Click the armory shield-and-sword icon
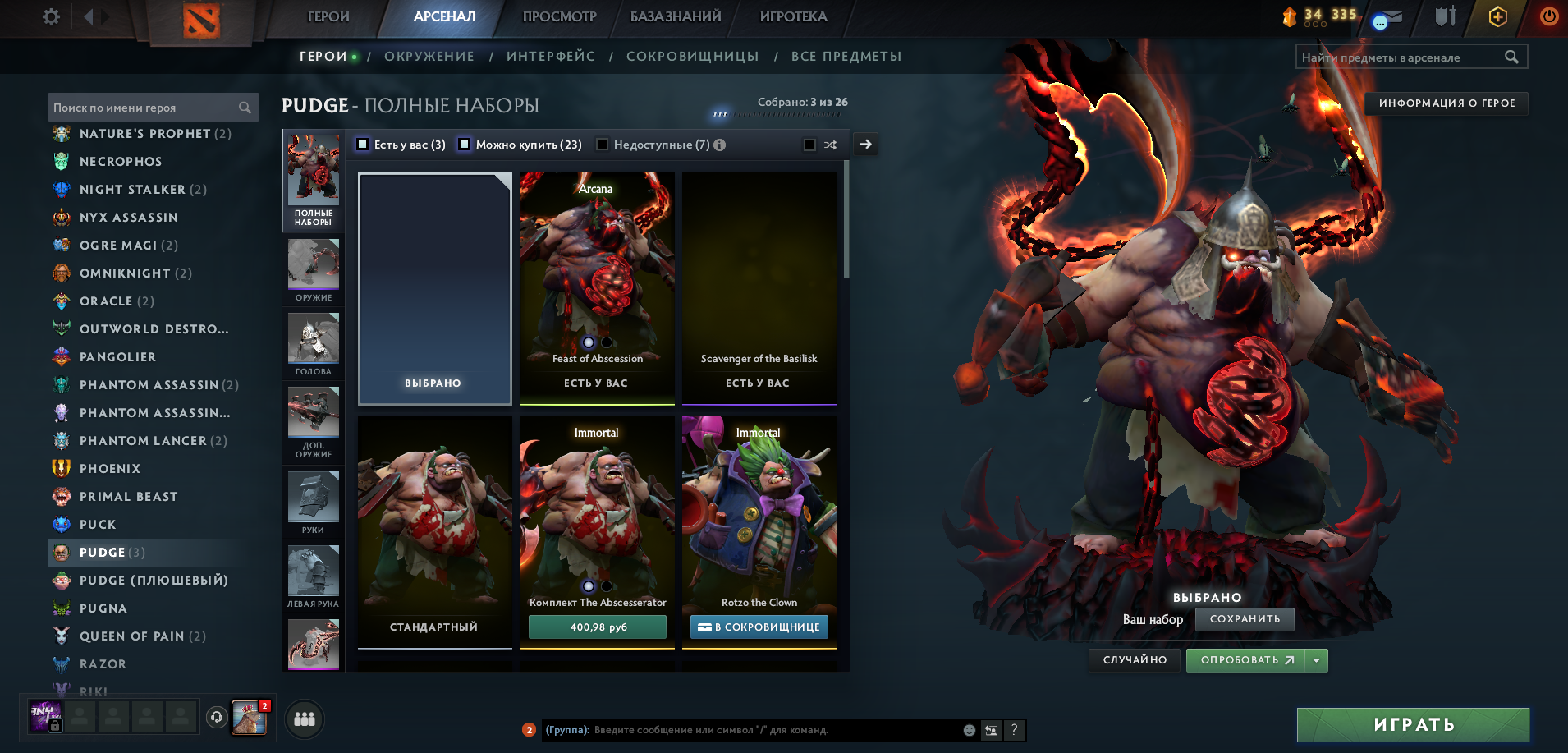1568x753 pixels. click(x=1444, y=16)
